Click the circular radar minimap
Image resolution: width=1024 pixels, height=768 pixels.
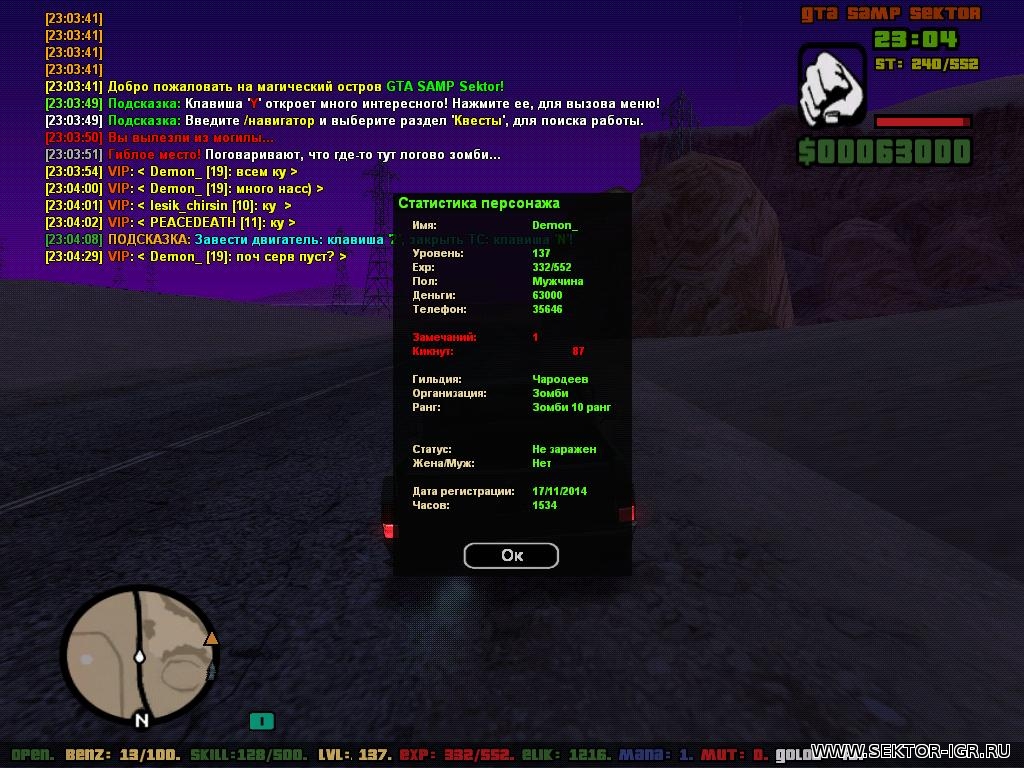pos(138,658)
